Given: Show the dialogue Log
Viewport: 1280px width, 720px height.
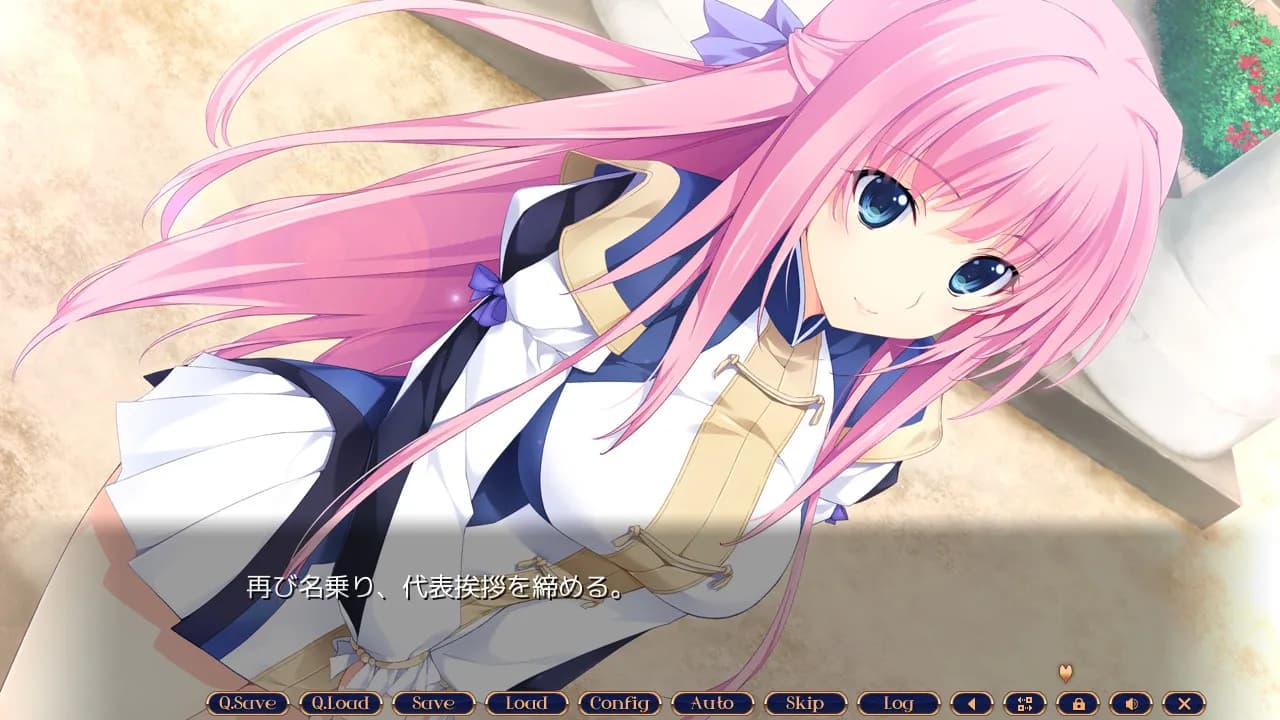Looking at the screenshot, I should (x=898, y=703).
